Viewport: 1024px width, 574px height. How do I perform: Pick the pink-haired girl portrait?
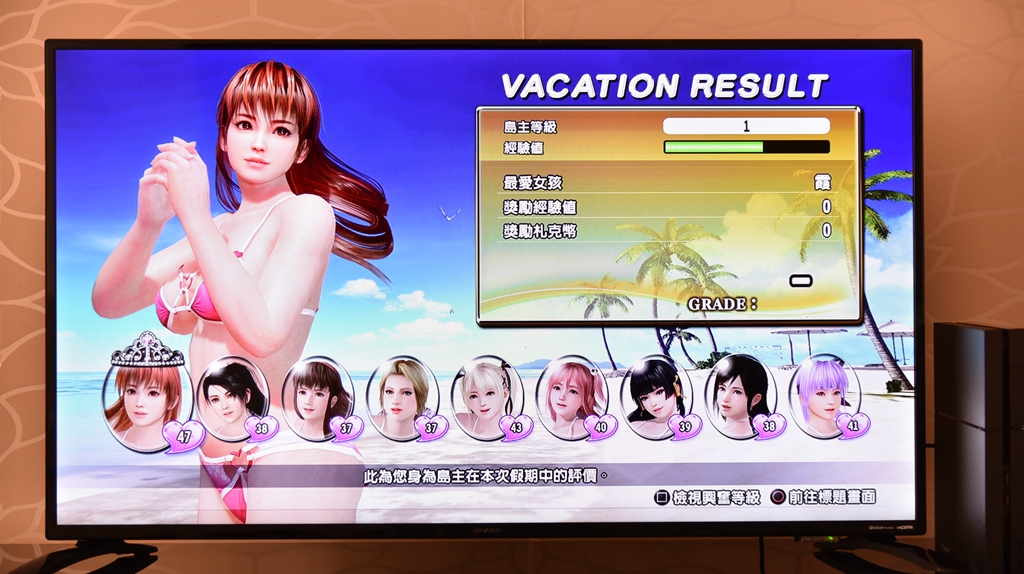[571, 397]
